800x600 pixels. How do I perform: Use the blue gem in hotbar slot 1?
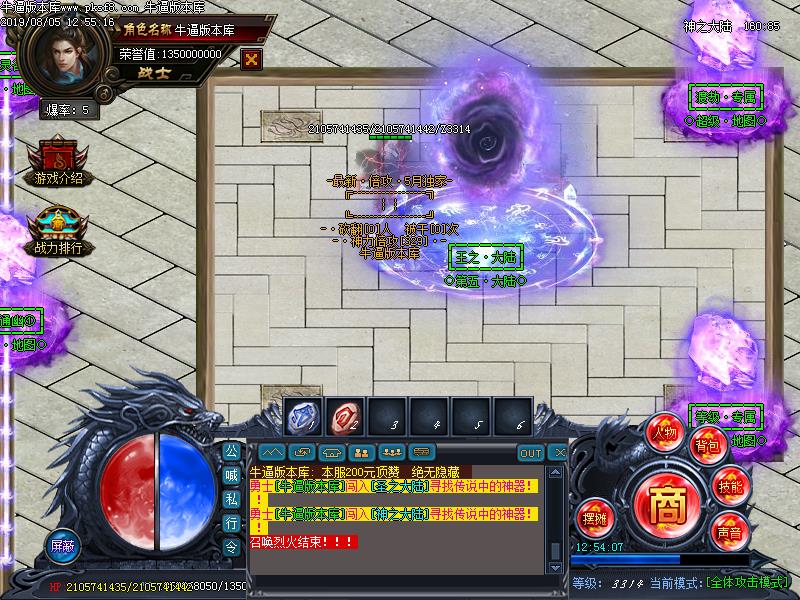point(302,416)
